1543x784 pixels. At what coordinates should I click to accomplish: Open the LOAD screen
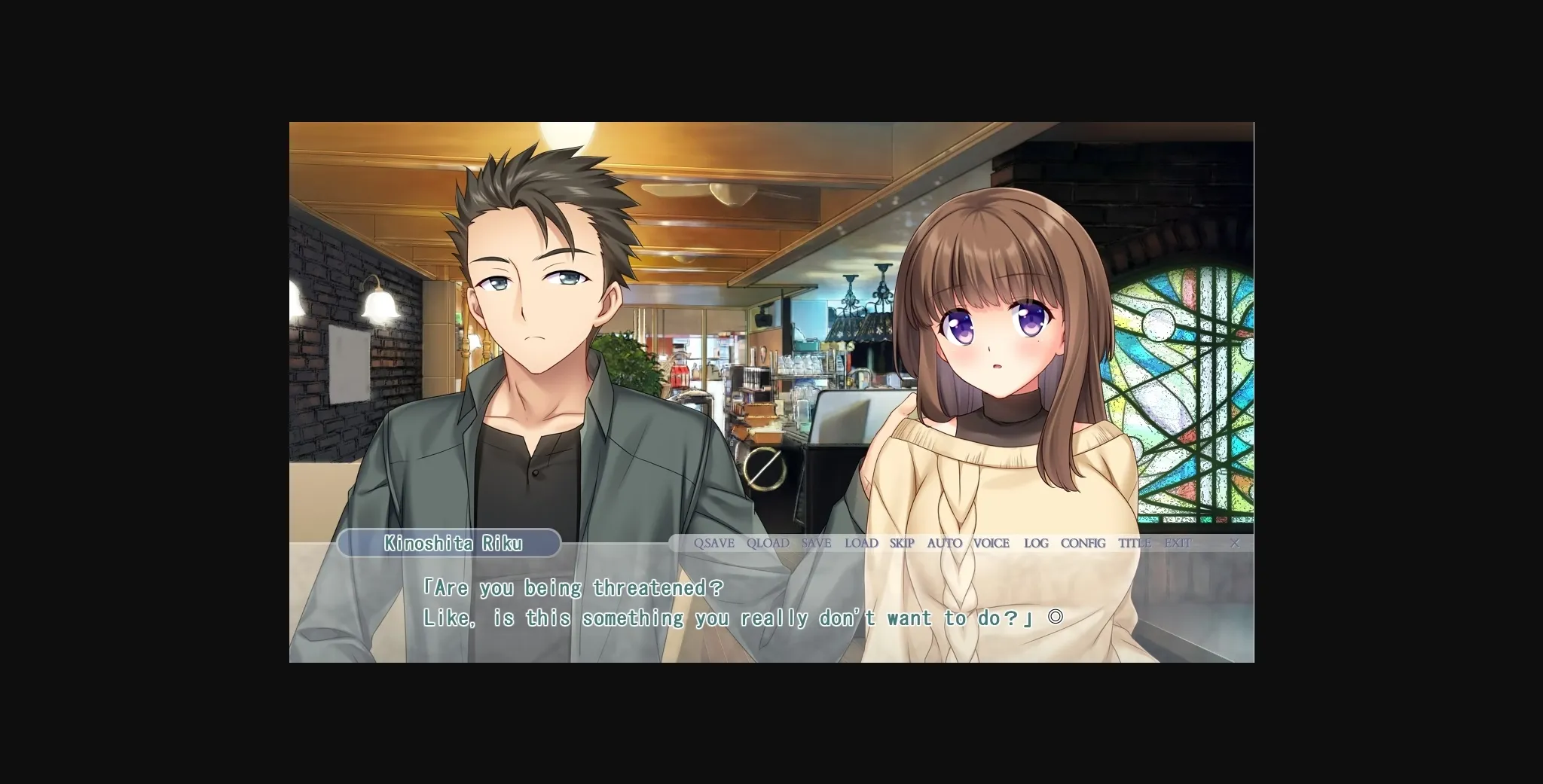tap(861, 543)
